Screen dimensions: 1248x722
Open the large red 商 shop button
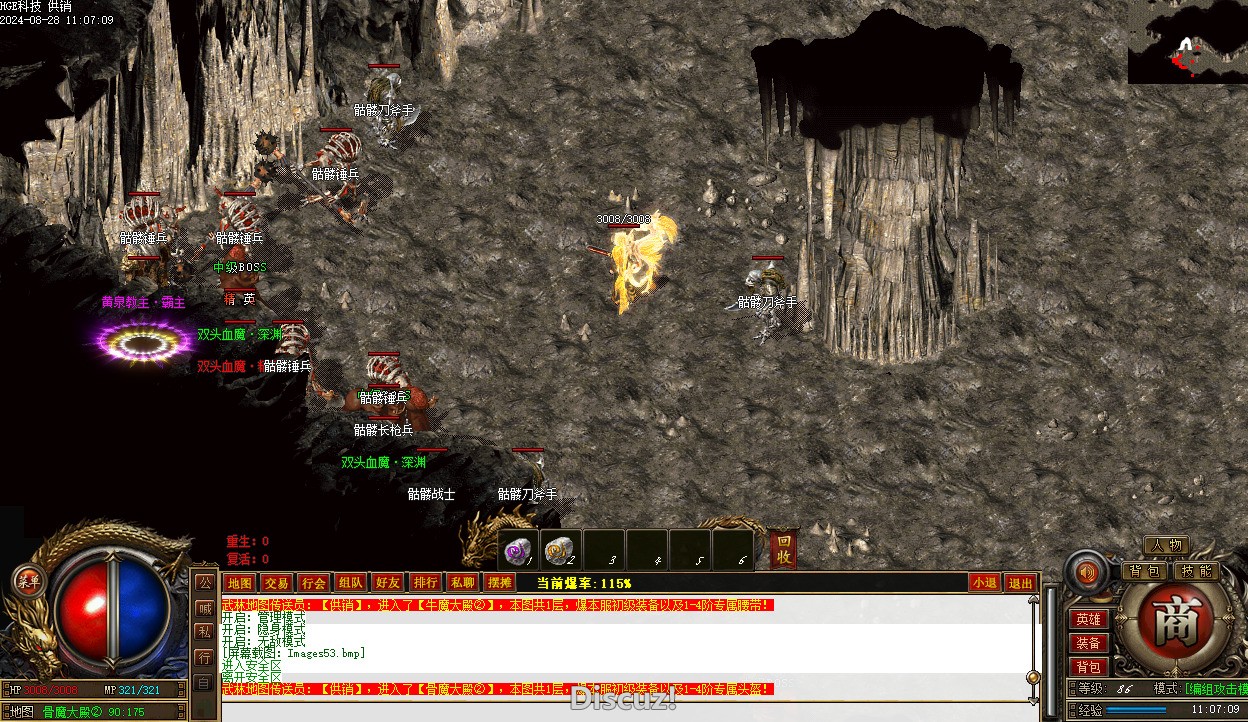coord(1168,622)
